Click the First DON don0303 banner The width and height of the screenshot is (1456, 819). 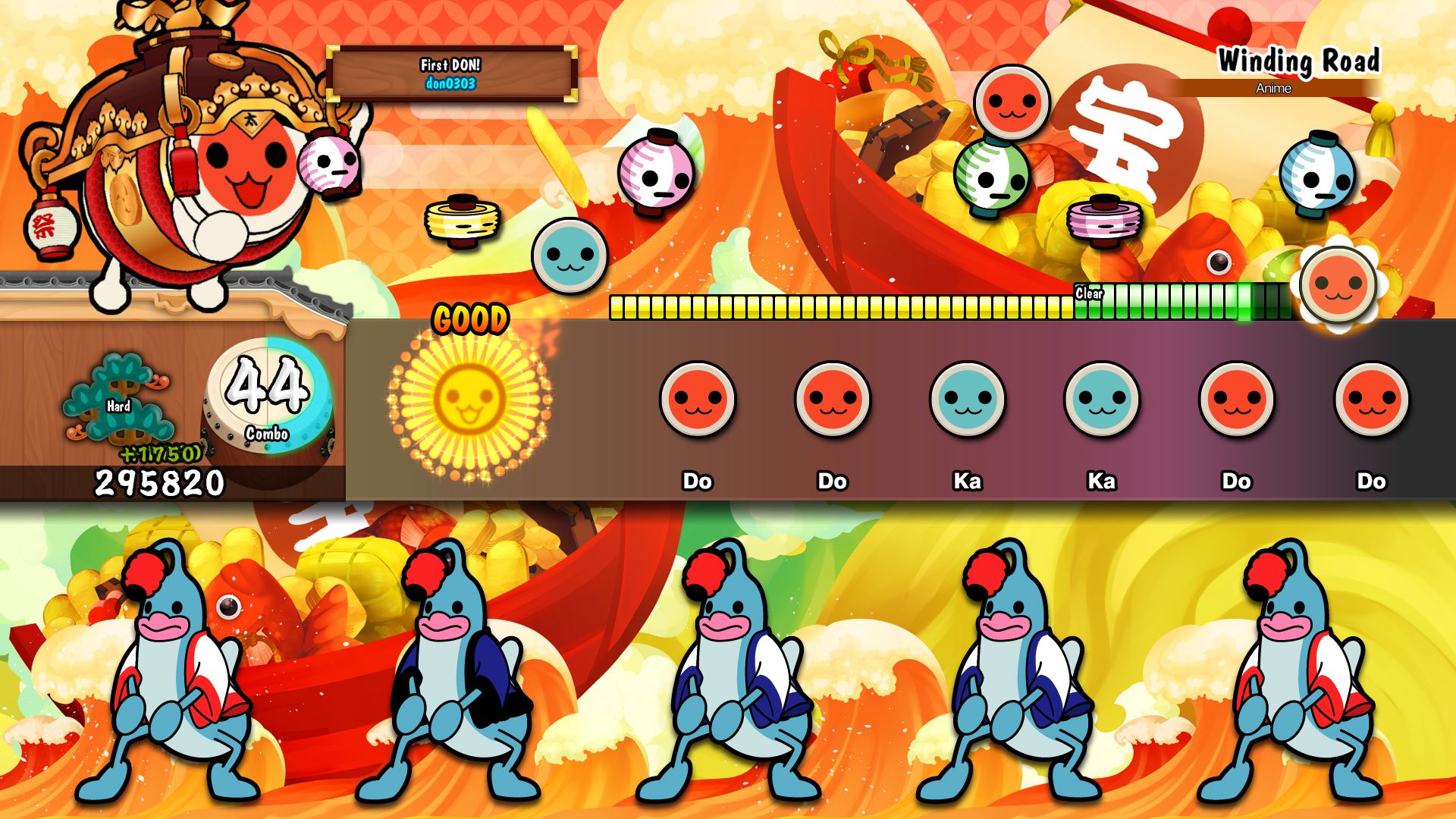click(450, 72)
